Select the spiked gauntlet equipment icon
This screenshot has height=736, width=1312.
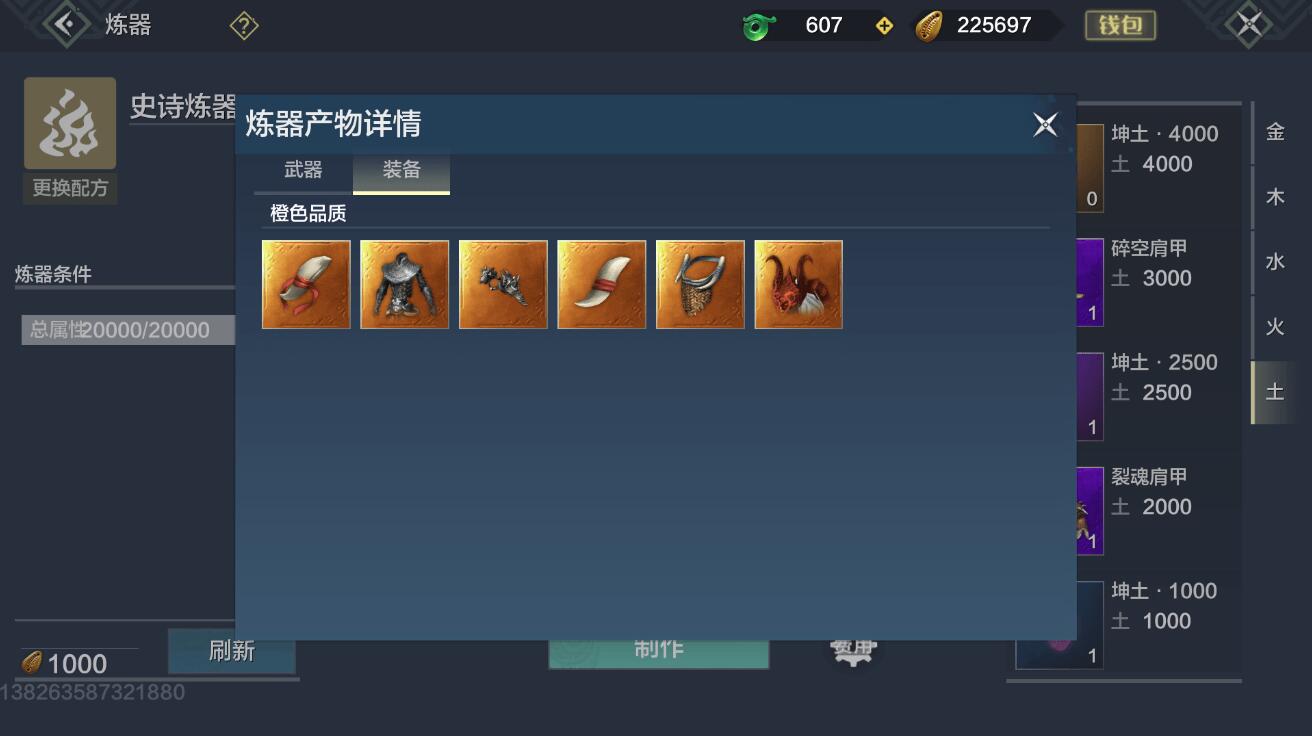(502, 284)
